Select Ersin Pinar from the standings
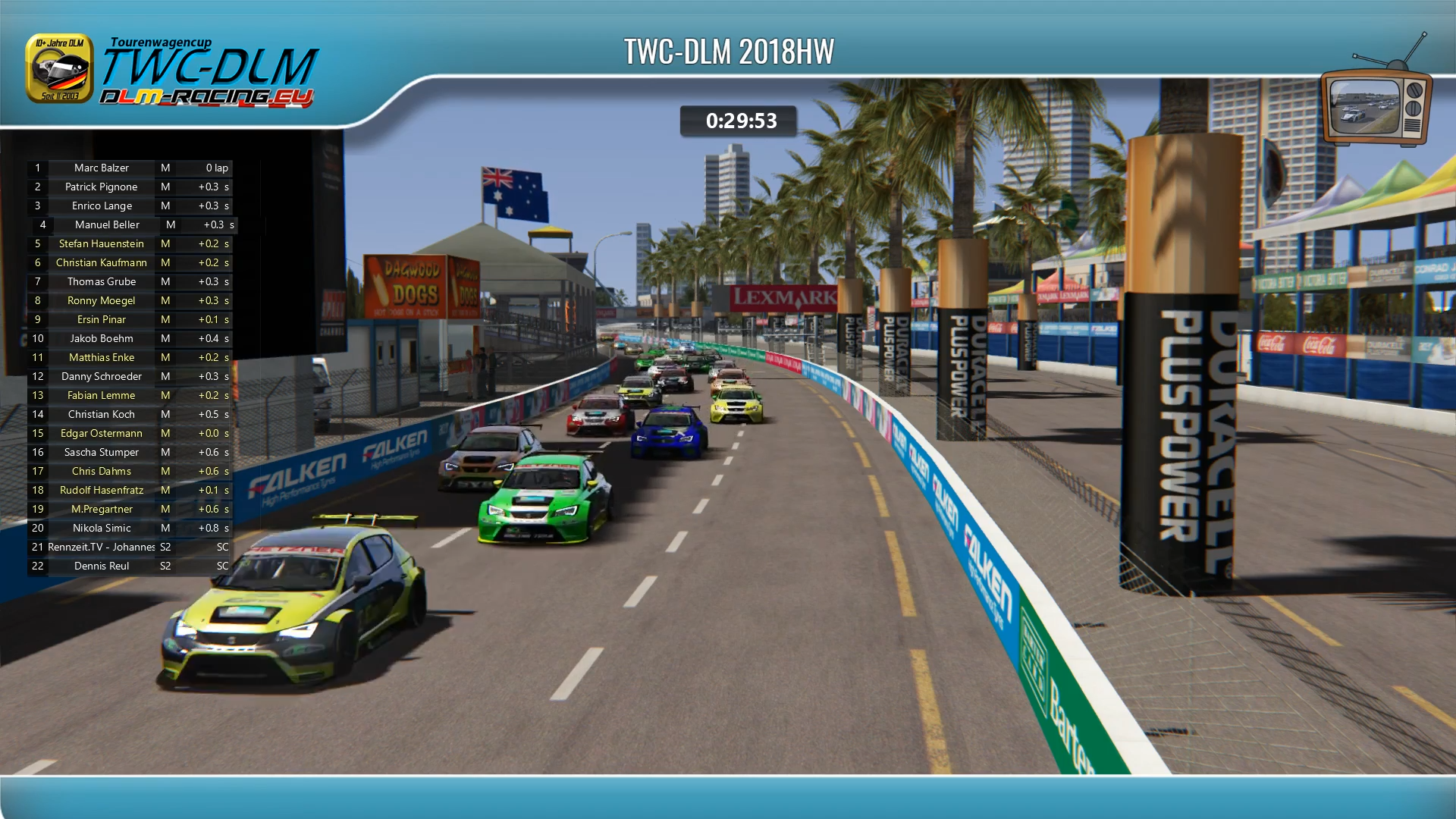 point(102,319)
